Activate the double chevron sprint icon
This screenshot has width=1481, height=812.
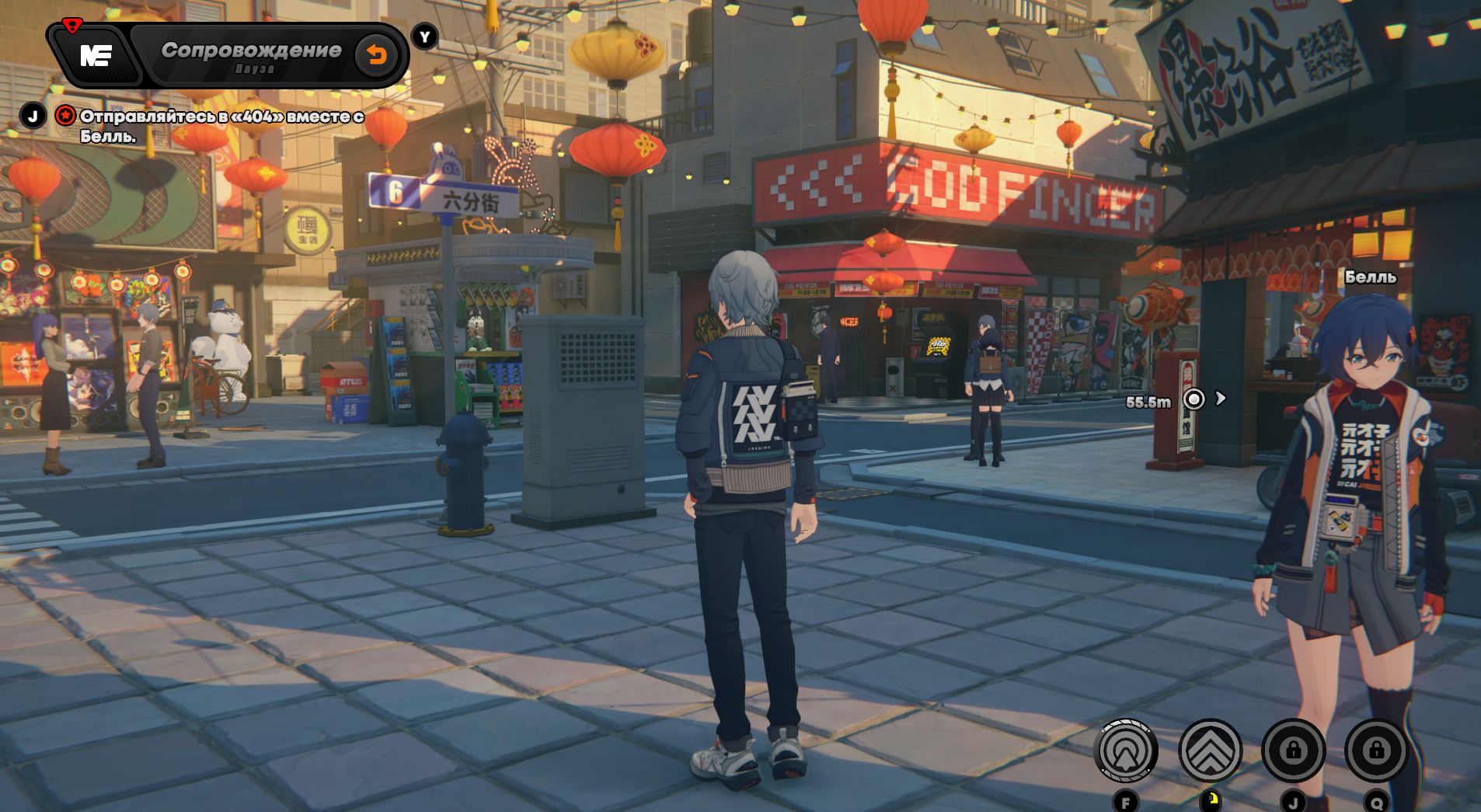coord(1210,751)
